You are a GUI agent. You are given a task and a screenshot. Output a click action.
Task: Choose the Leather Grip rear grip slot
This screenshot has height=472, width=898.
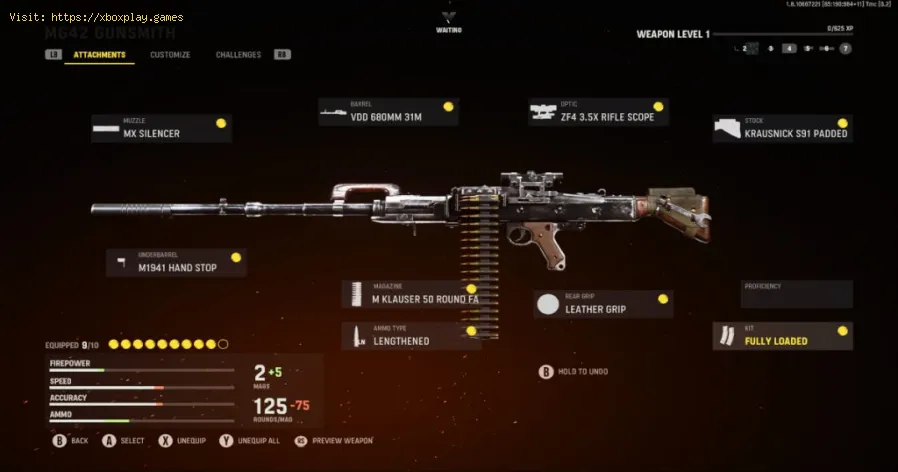[x=603, y=304]
